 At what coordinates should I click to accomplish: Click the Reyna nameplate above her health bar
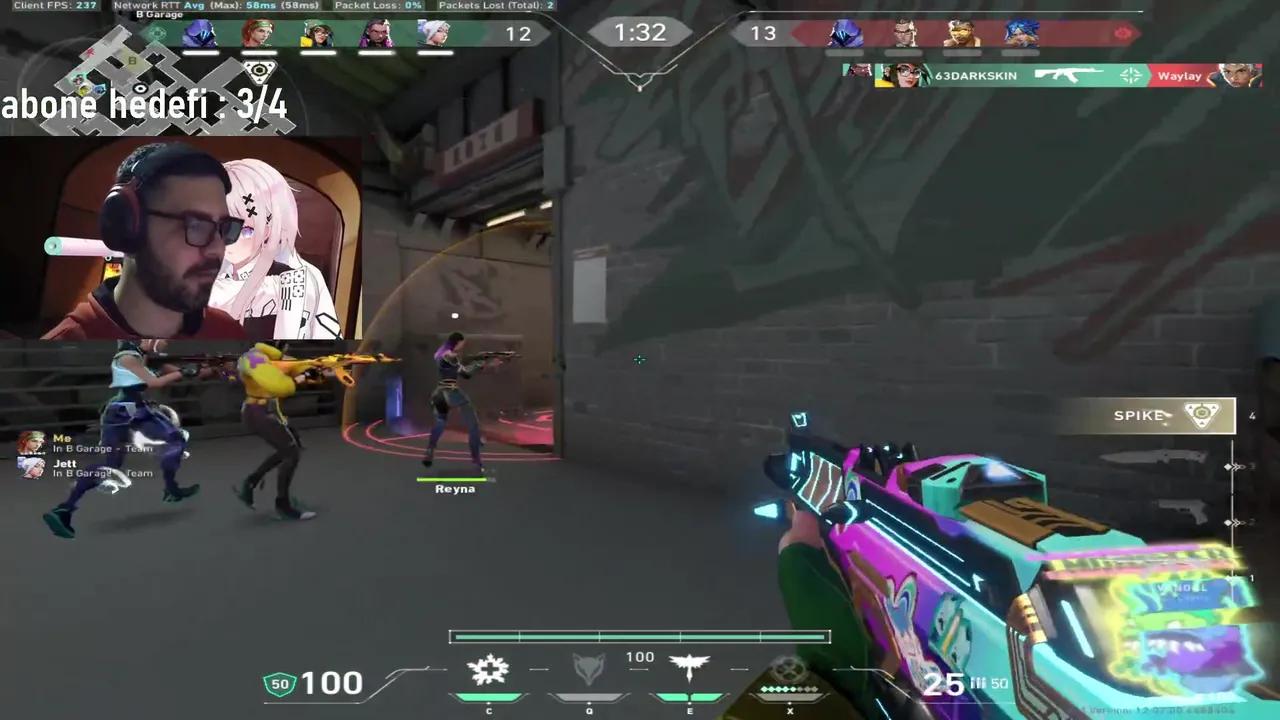click(454, 488)
